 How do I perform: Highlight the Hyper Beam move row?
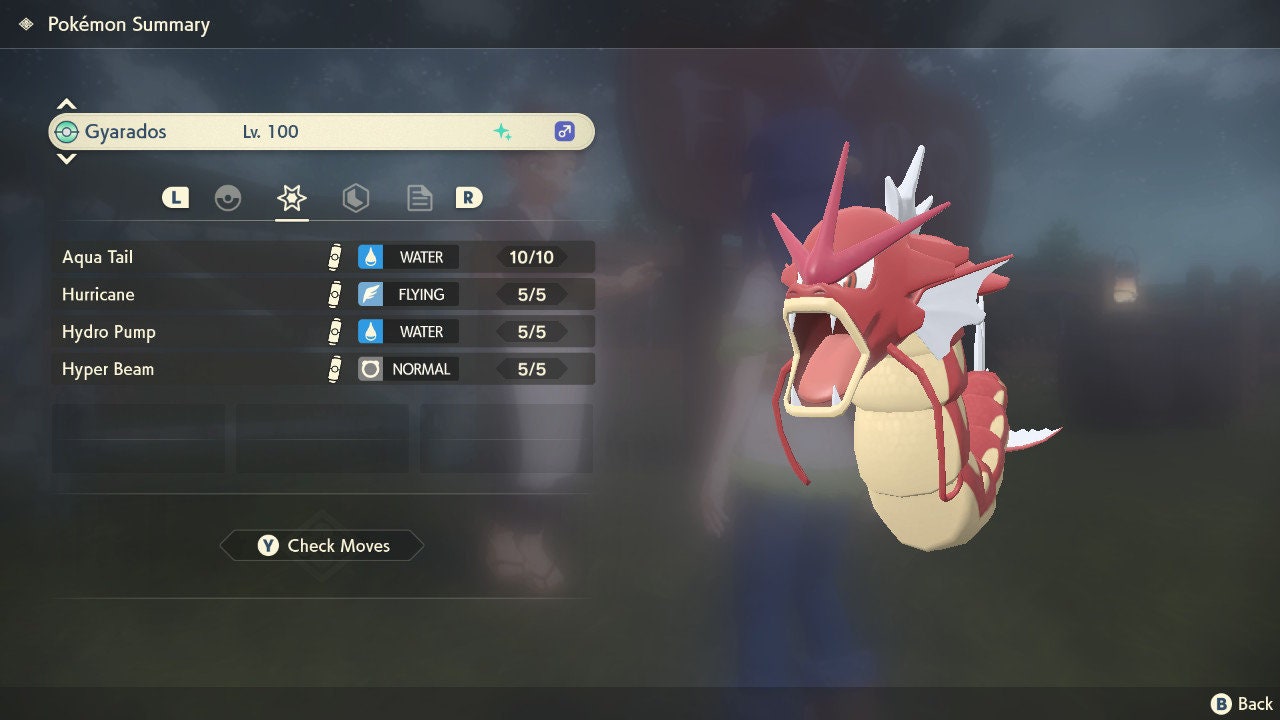tap(322, 369)
